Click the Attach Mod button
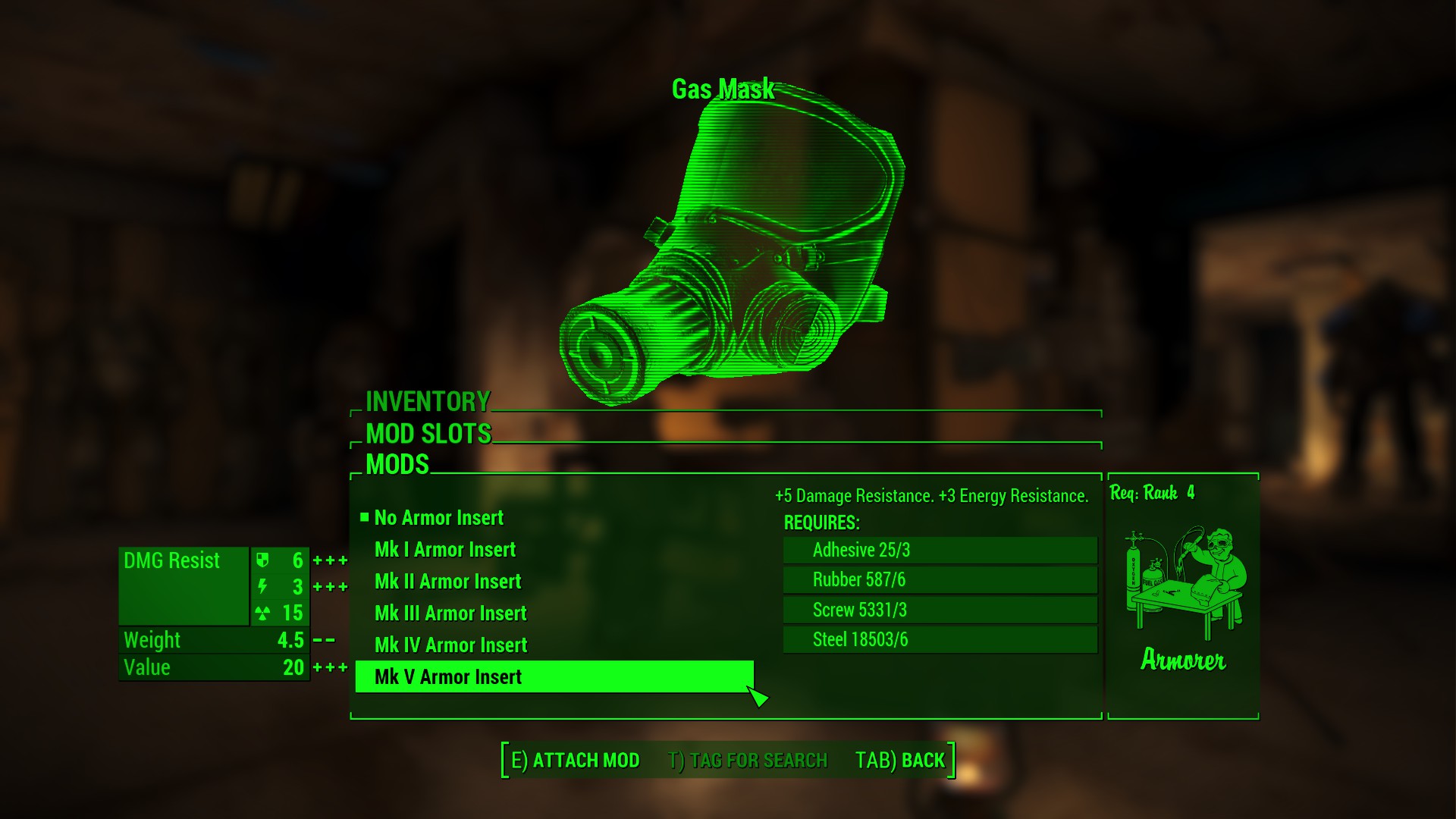 [x=575, y=760]
